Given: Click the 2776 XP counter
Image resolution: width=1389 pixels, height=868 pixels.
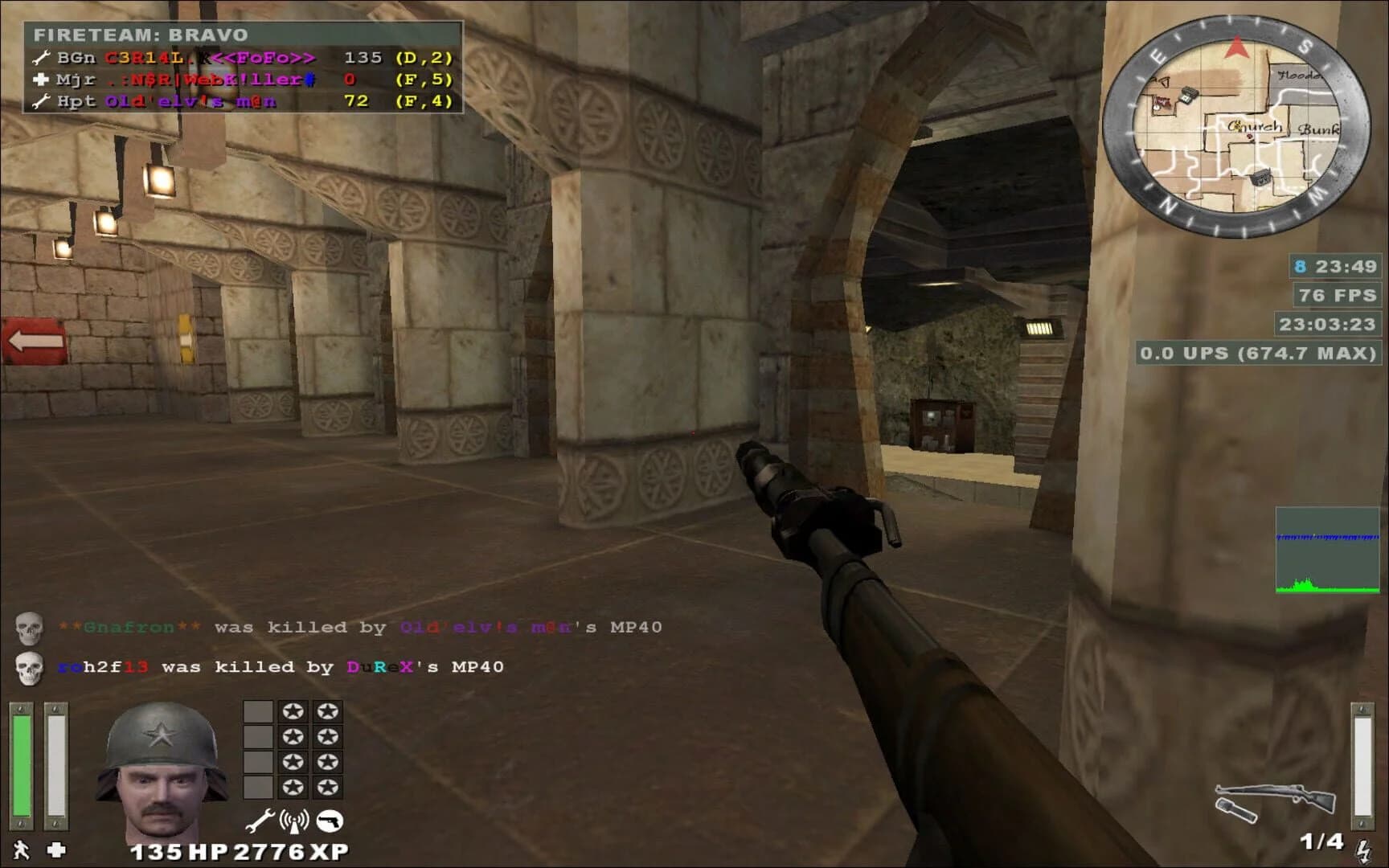Looking at the screenshot, I should (x=295, y=850).
